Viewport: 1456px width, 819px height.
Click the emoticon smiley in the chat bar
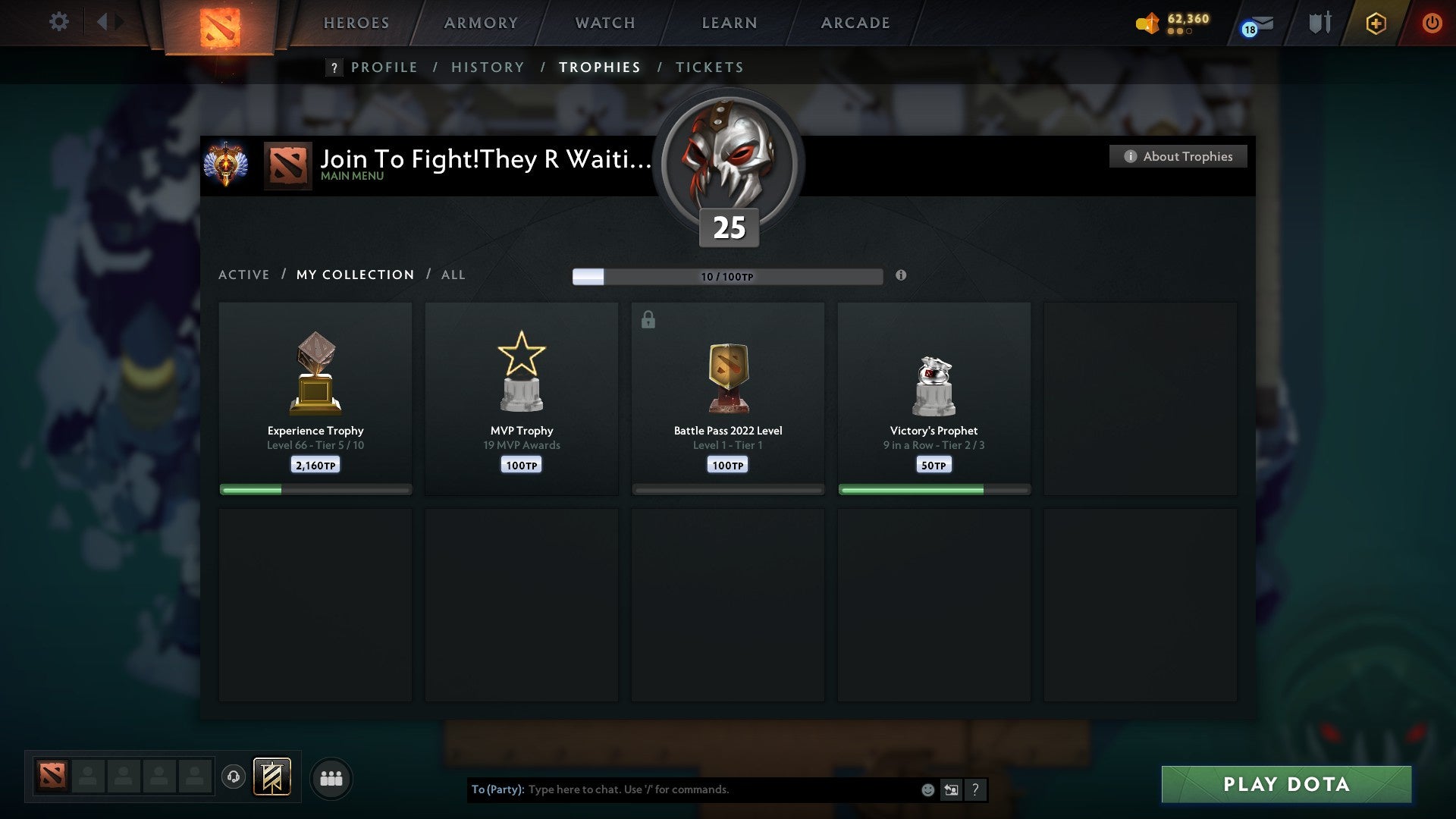[x=927, y=789]
